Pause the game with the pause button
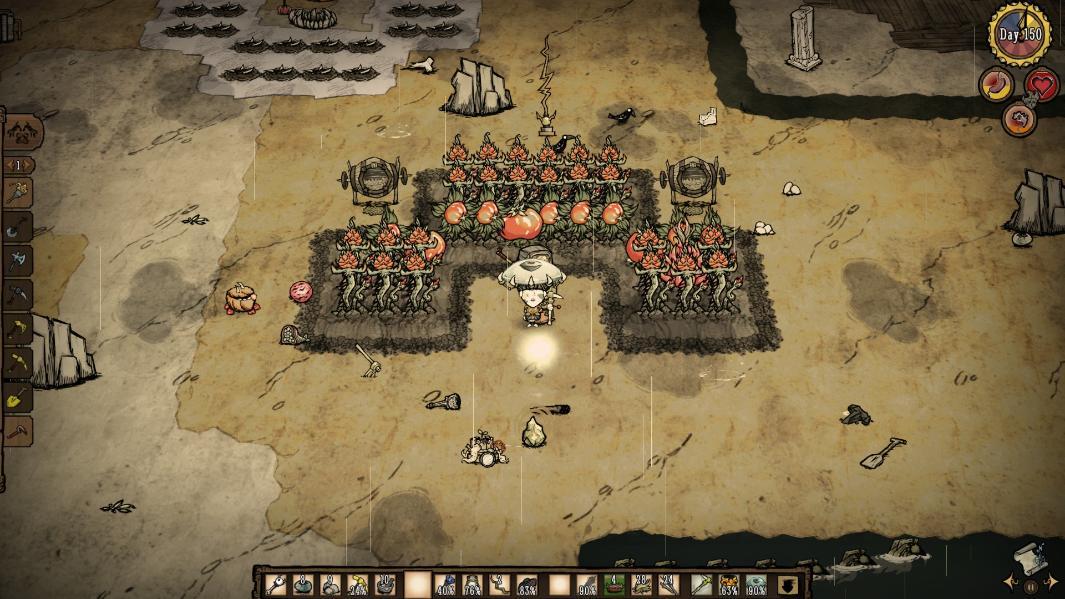The height and width of the screenshot is (599, 1065). pos(1030,587)
